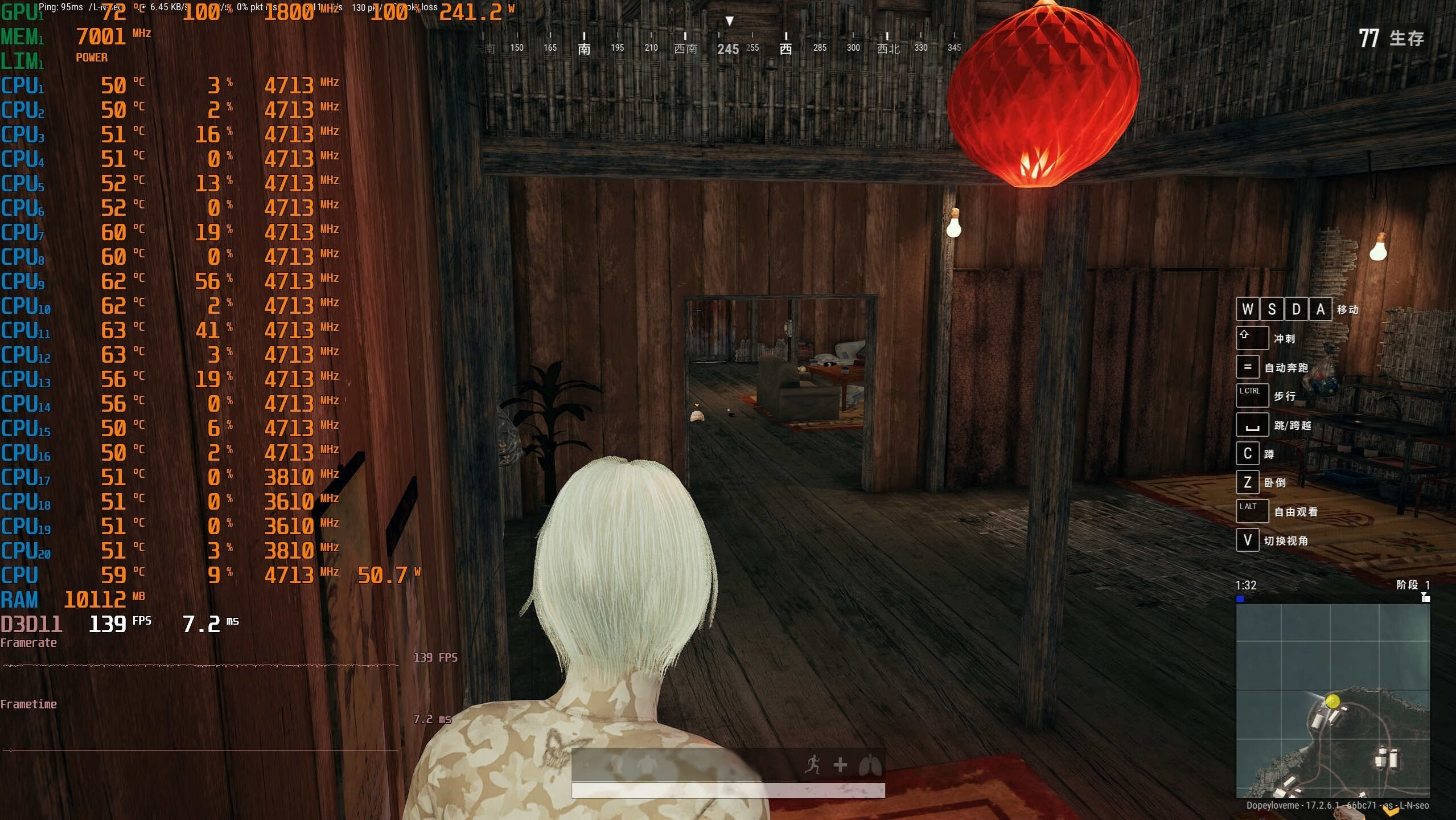Screen dimensions: 1456x820
Task: Click the yellow player marker on minimap
Action: coord(1332,702)
